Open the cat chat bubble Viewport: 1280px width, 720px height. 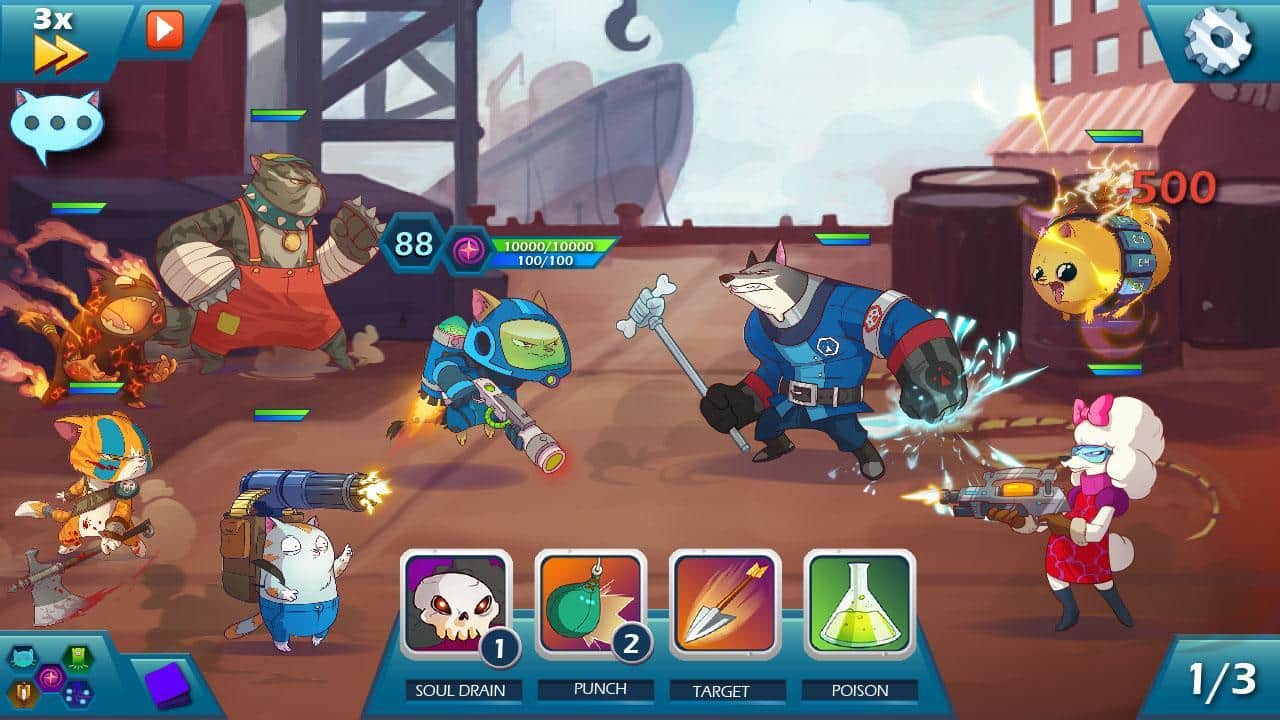tap(56, 127)
